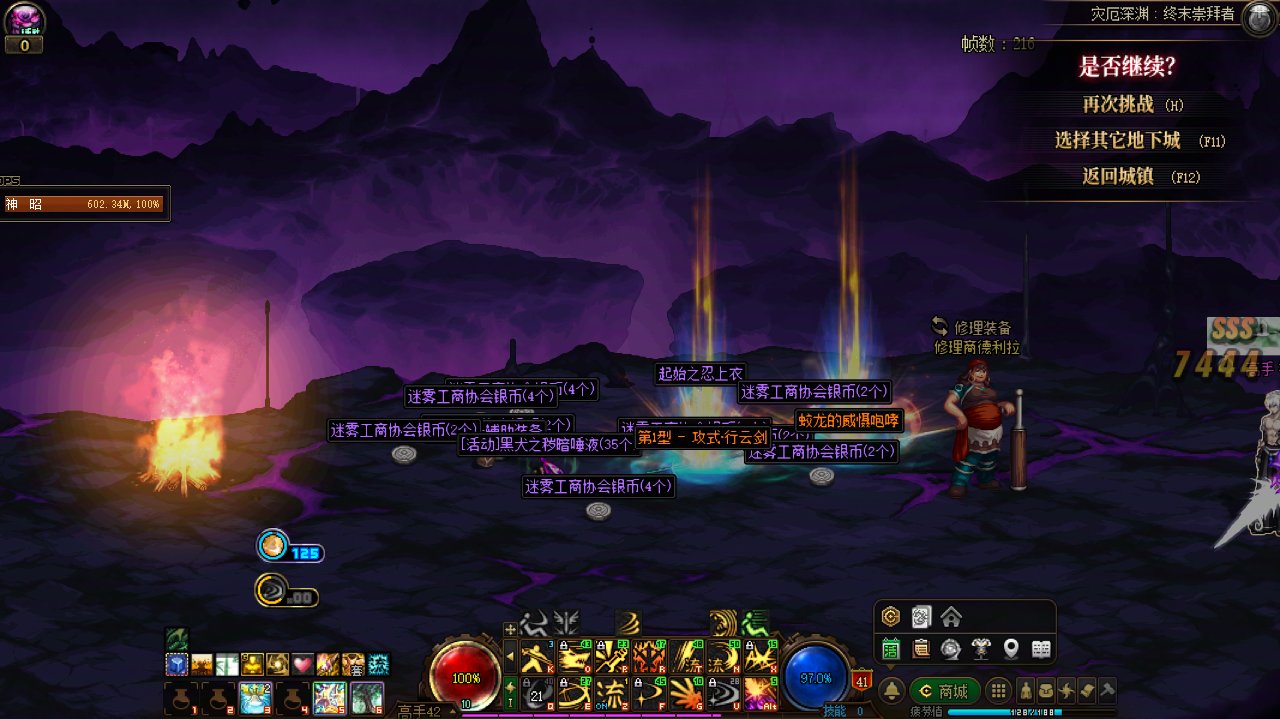Open the hammer menu icon
The height and width of the screenshot is (719, 1280).
tap(1106, 691)
